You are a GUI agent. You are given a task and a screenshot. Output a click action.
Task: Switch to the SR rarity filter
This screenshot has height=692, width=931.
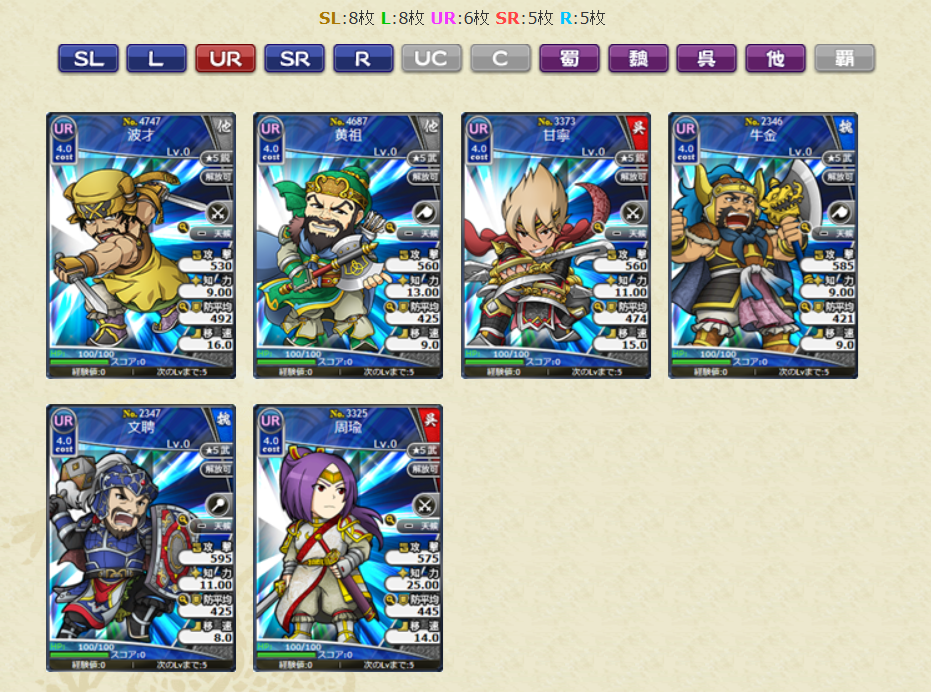point(294,59)
